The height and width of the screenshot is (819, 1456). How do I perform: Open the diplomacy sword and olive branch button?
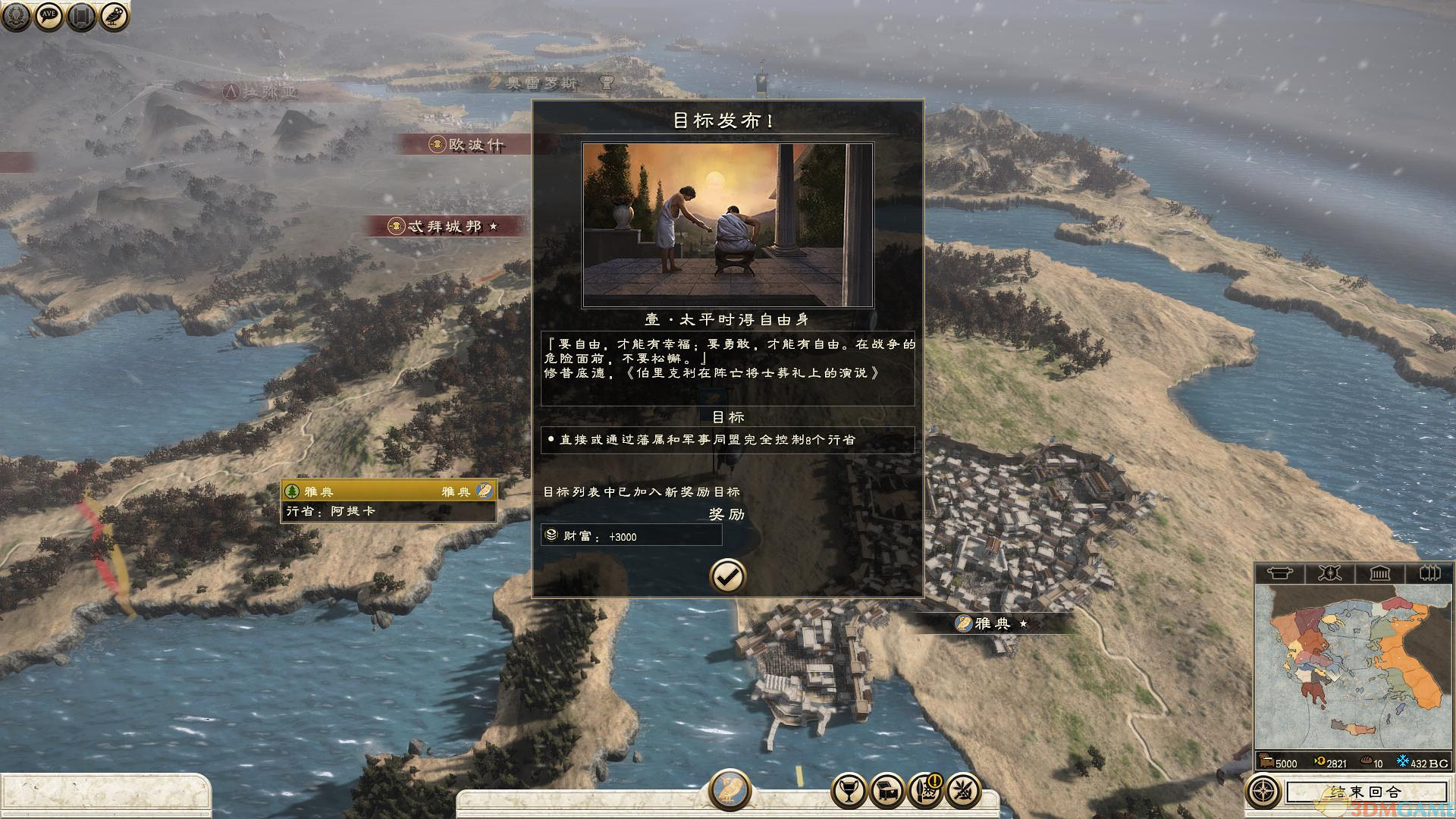(963, 792)
